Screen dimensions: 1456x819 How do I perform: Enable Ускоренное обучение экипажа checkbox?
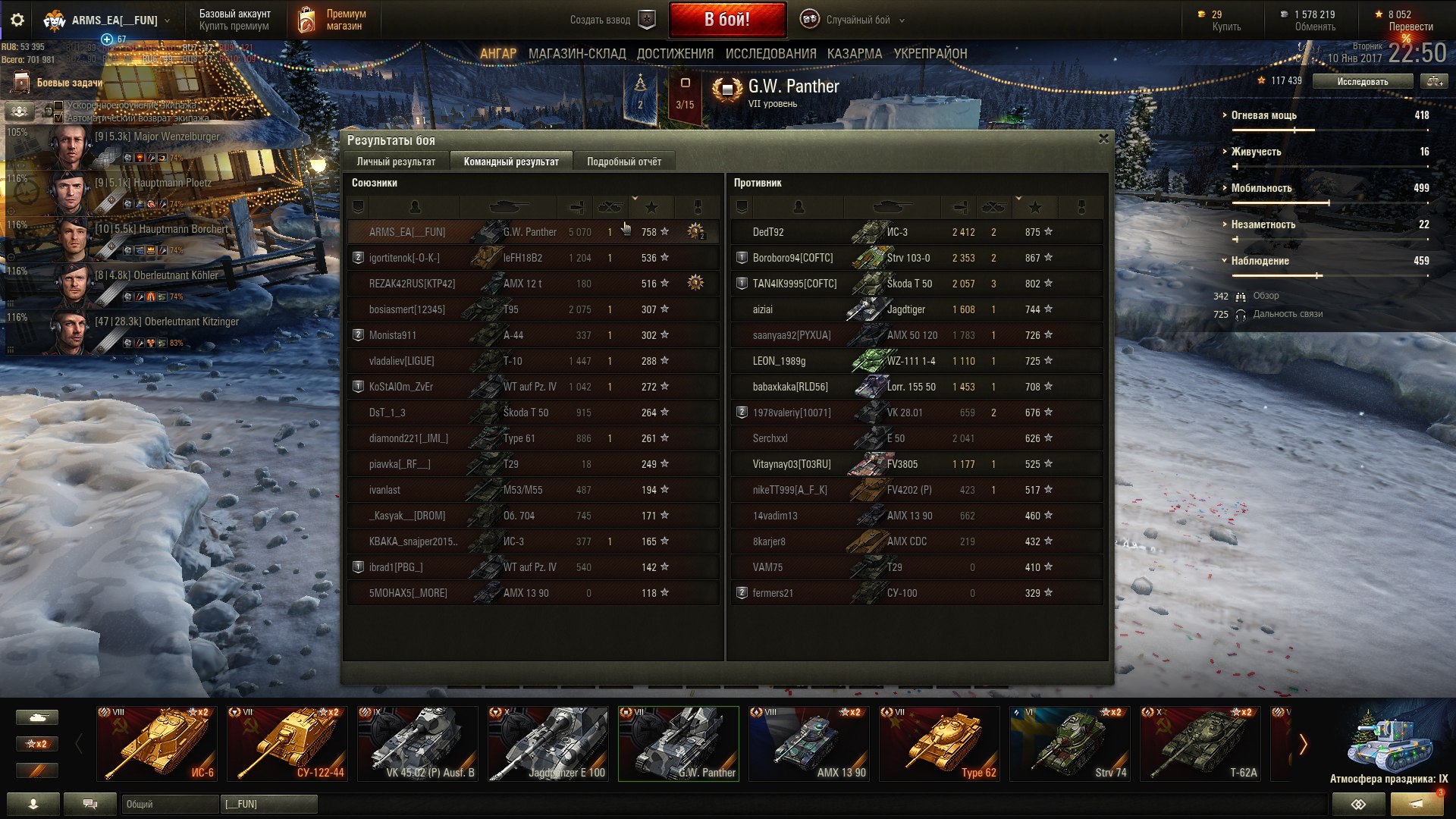(x=58, y=105)
